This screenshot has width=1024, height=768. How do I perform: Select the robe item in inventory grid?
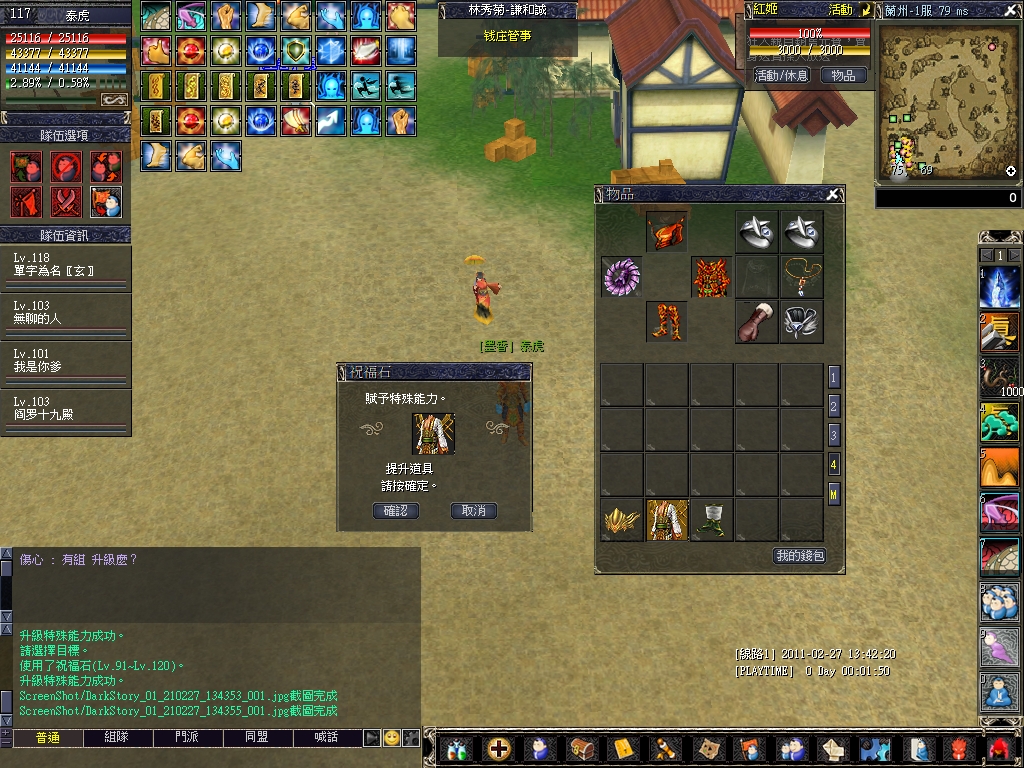667,520
